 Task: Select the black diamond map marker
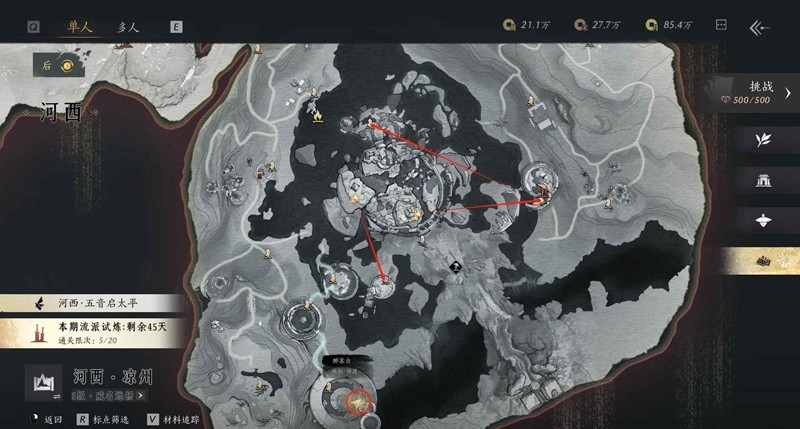[x=455, y=266]
